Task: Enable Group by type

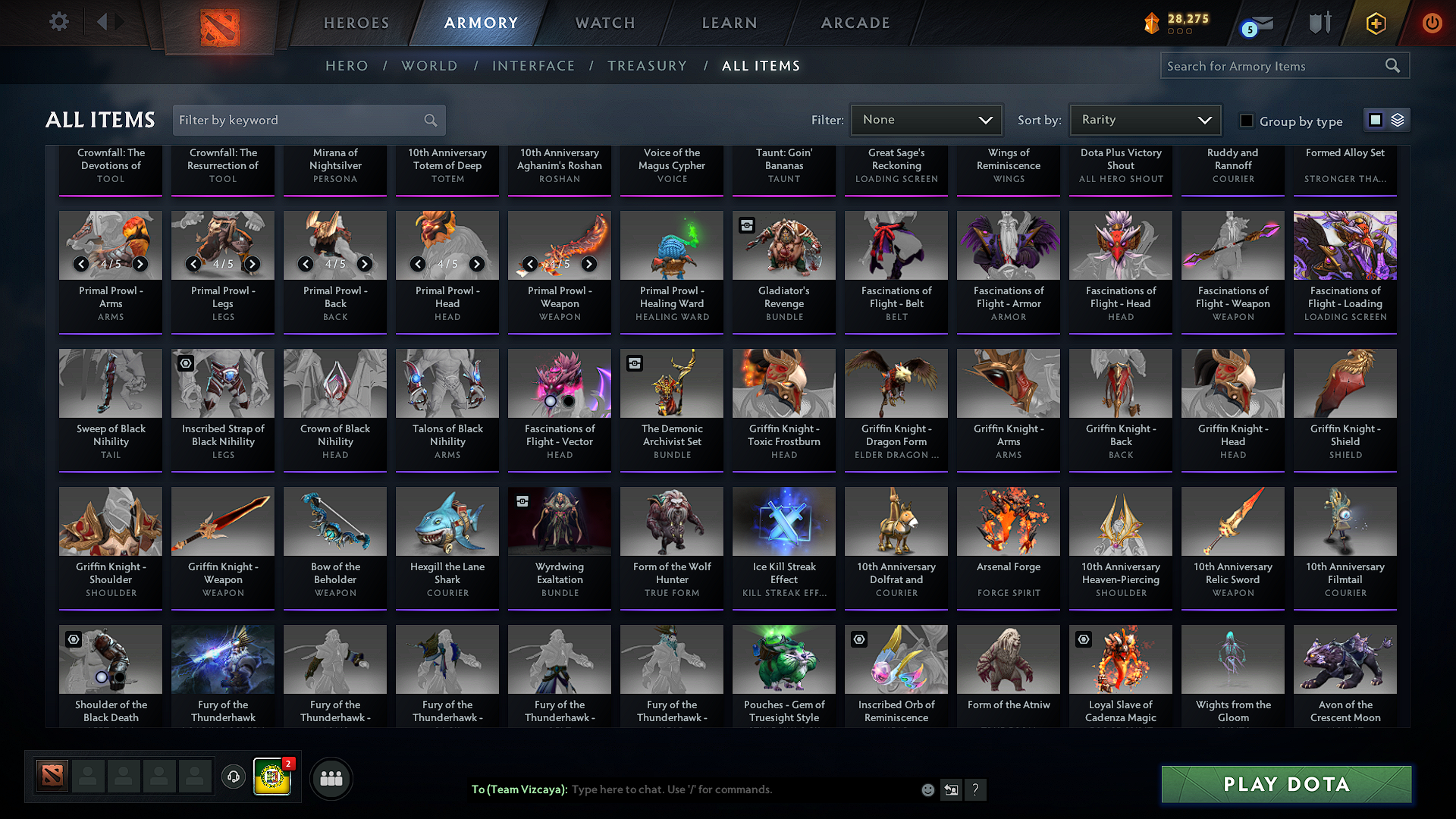Action: pos(1246,120)
